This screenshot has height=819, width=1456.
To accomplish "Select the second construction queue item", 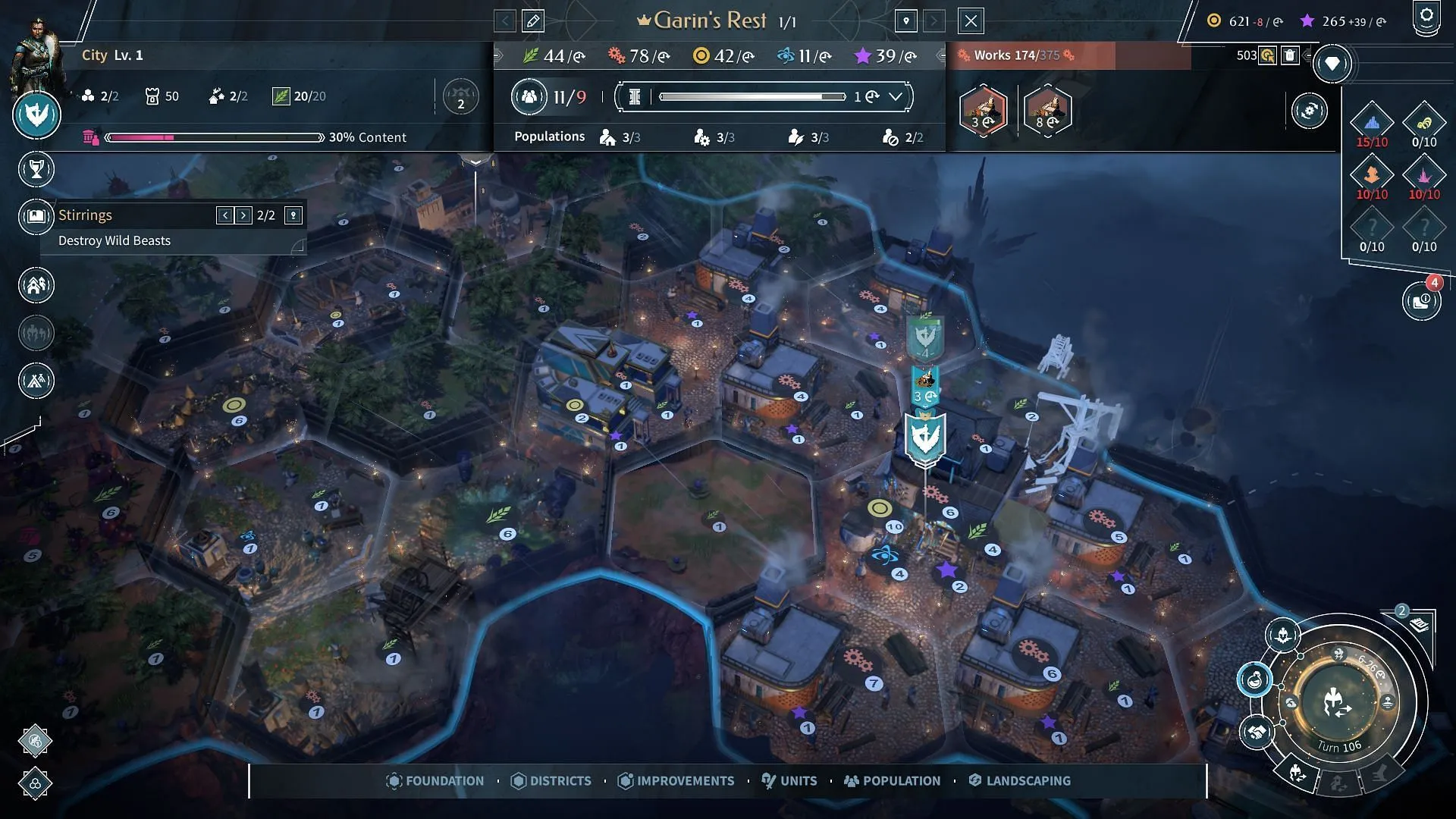I will tap(1047, 111).
